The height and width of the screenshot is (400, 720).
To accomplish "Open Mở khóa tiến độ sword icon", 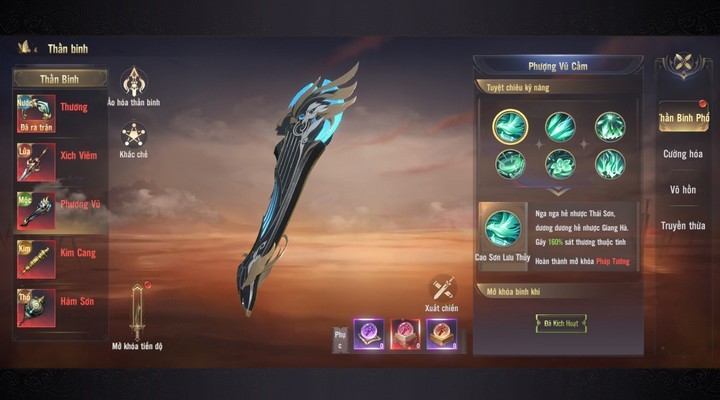I will [x=137, y=313].
